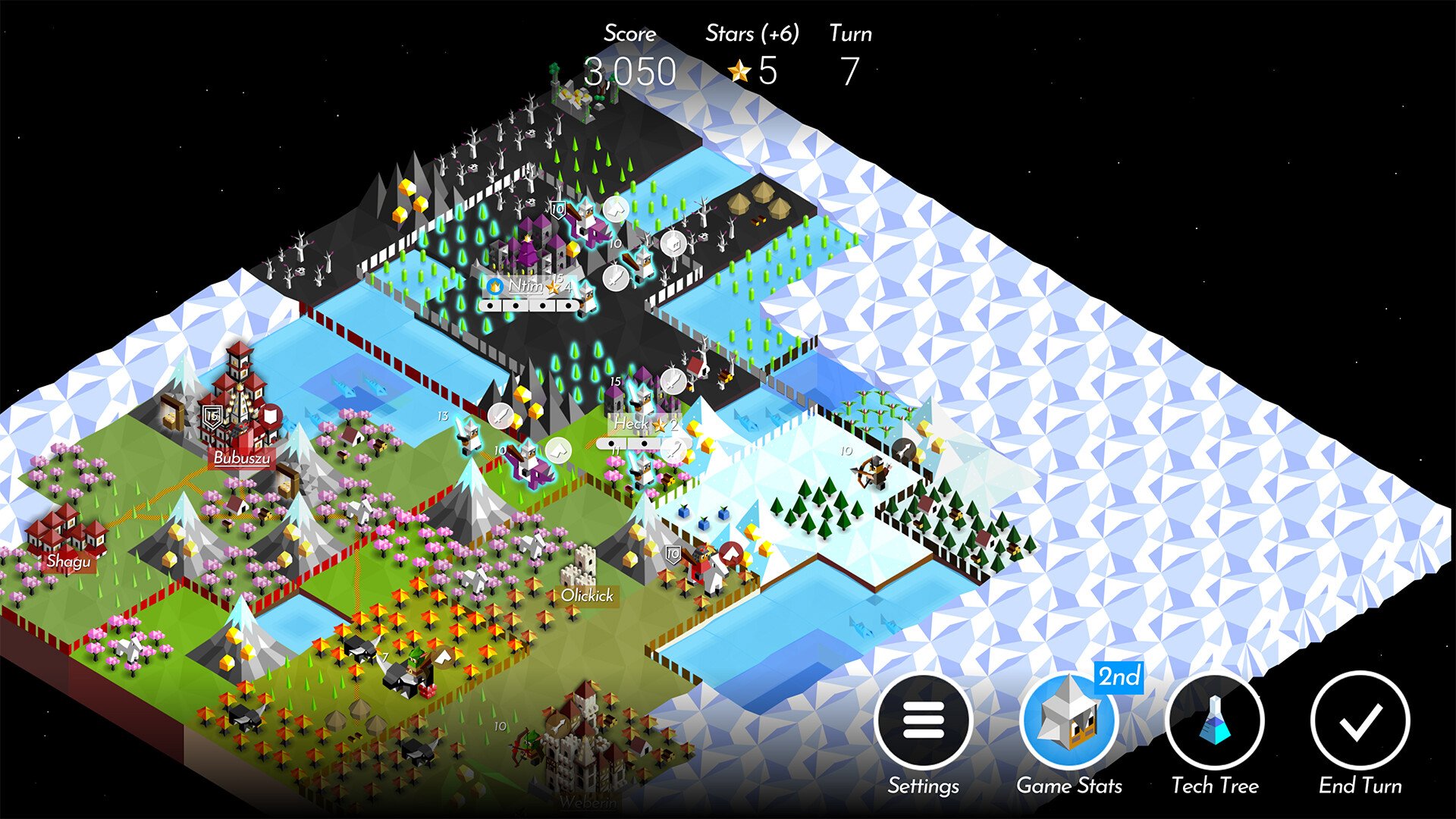Viewport: 1456px width, 819px height.
Task: Click the Olickick city name label
Action: coord(587,596)
